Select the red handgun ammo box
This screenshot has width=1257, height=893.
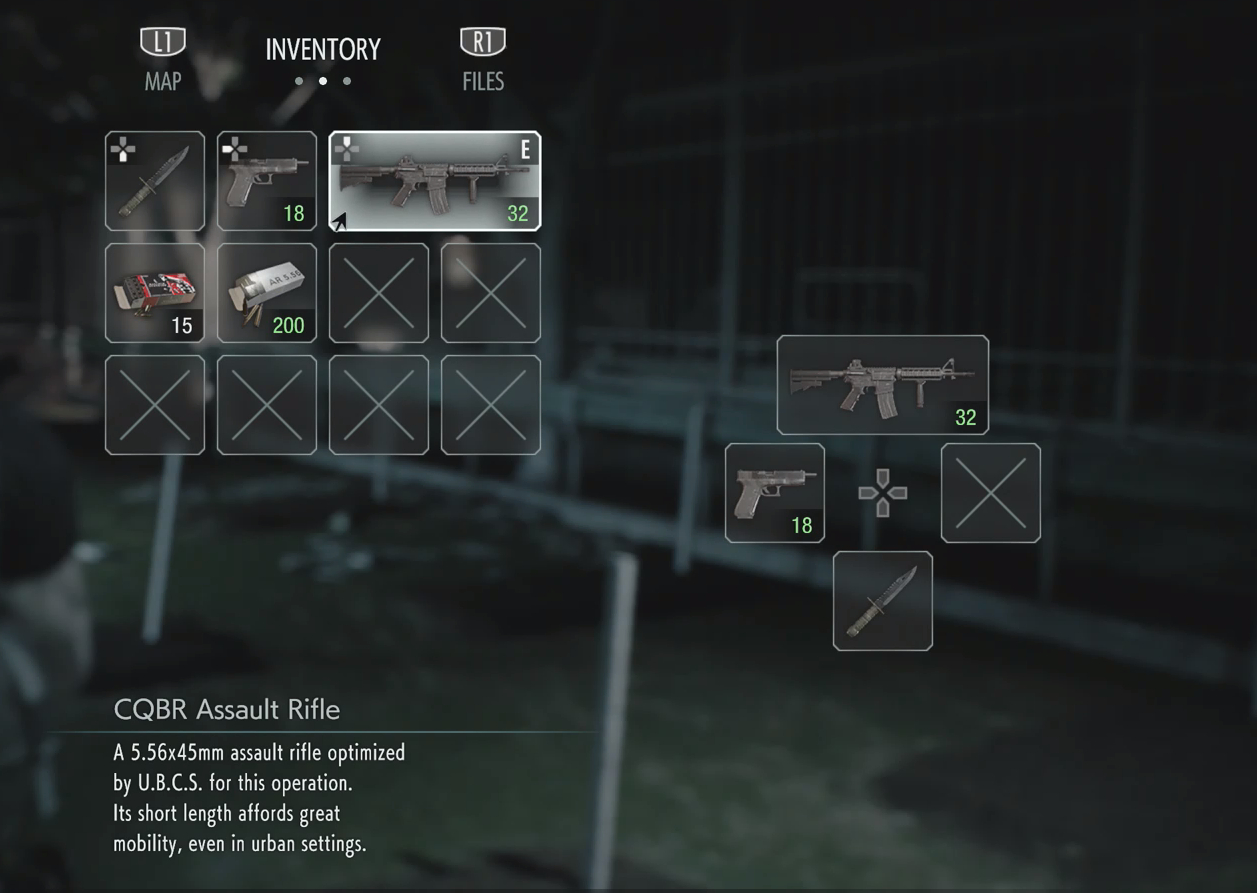(155, 293)
